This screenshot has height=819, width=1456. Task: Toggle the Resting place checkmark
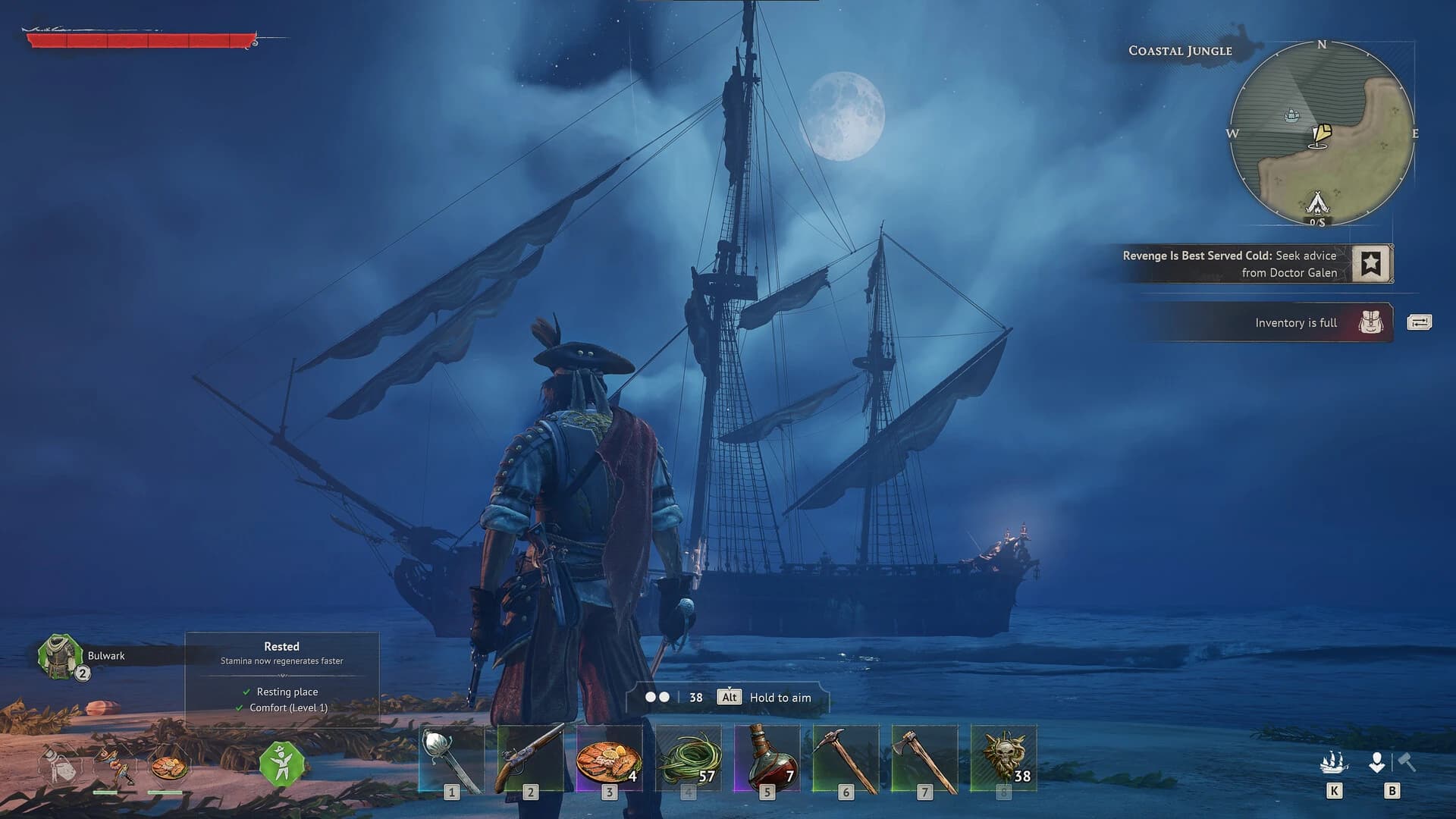pos(246,692)
